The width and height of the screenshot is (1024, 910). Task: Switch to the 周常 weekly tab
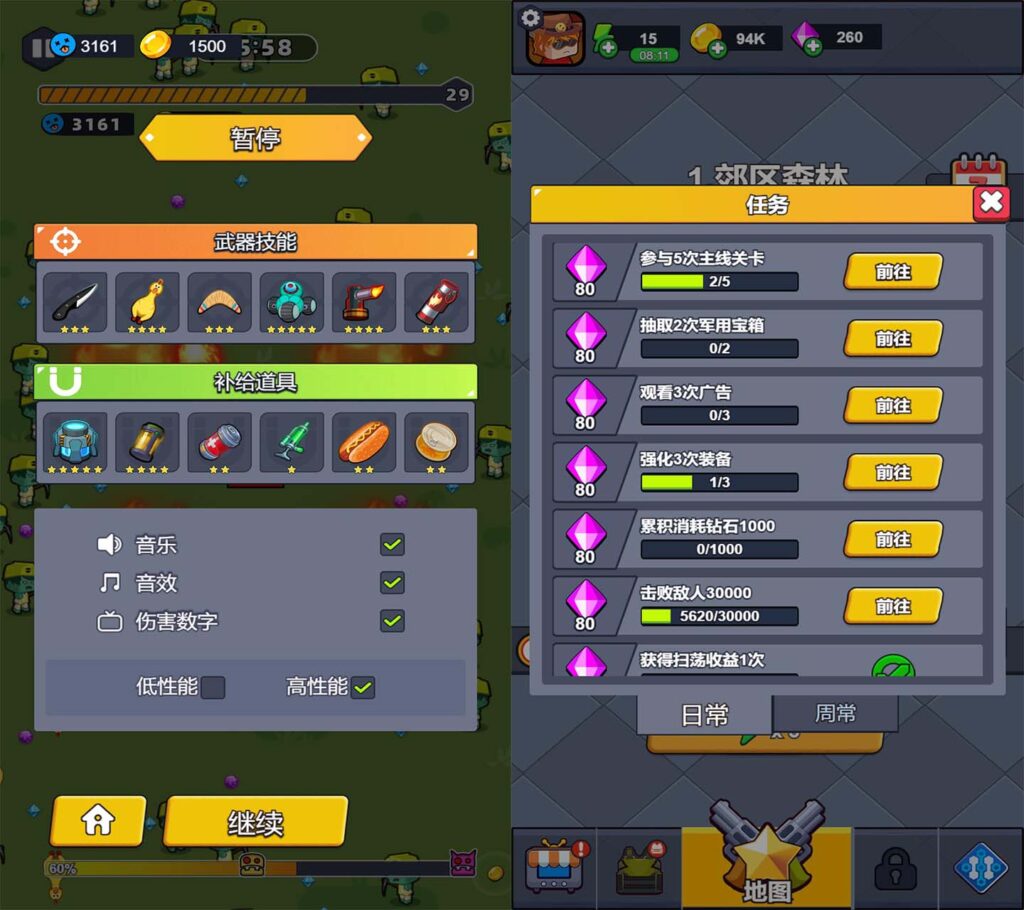tap(835, 714)
